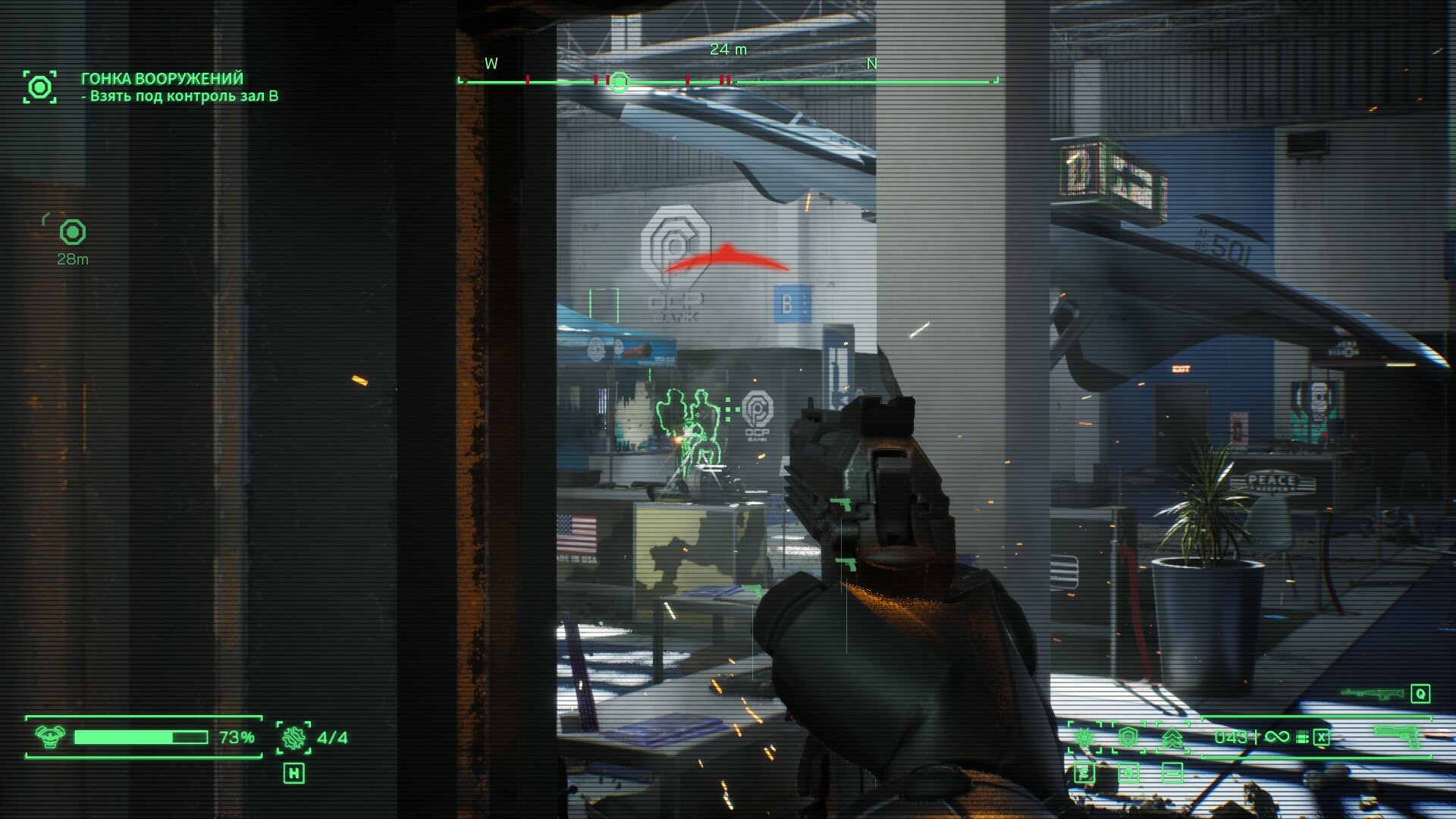Switch to the secondary rifle weapon icon

pyautogui.click(x=1371, y=693)
